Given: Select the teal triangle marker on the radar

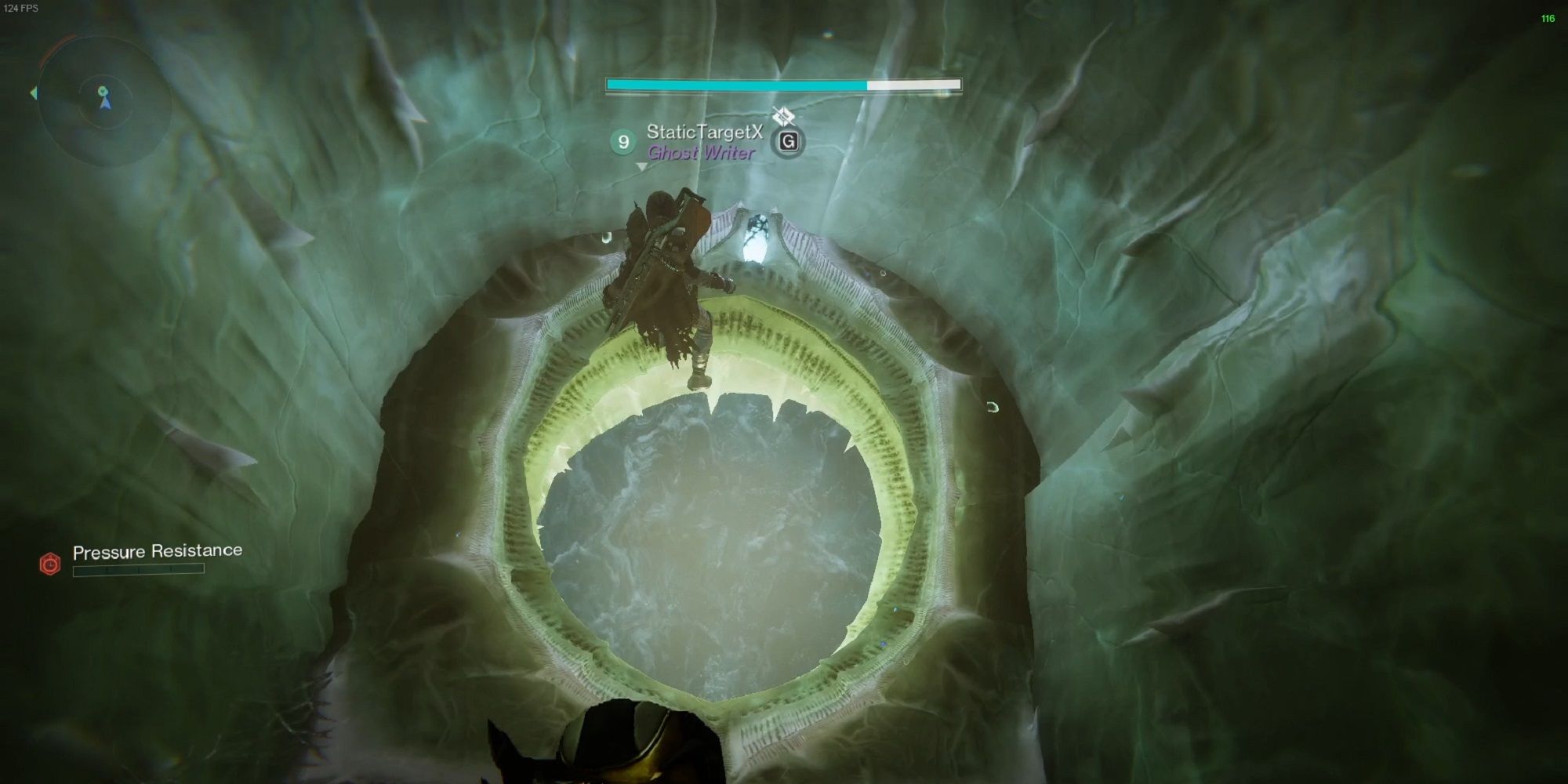Looking at the screenshot, I should coord(34,92).
